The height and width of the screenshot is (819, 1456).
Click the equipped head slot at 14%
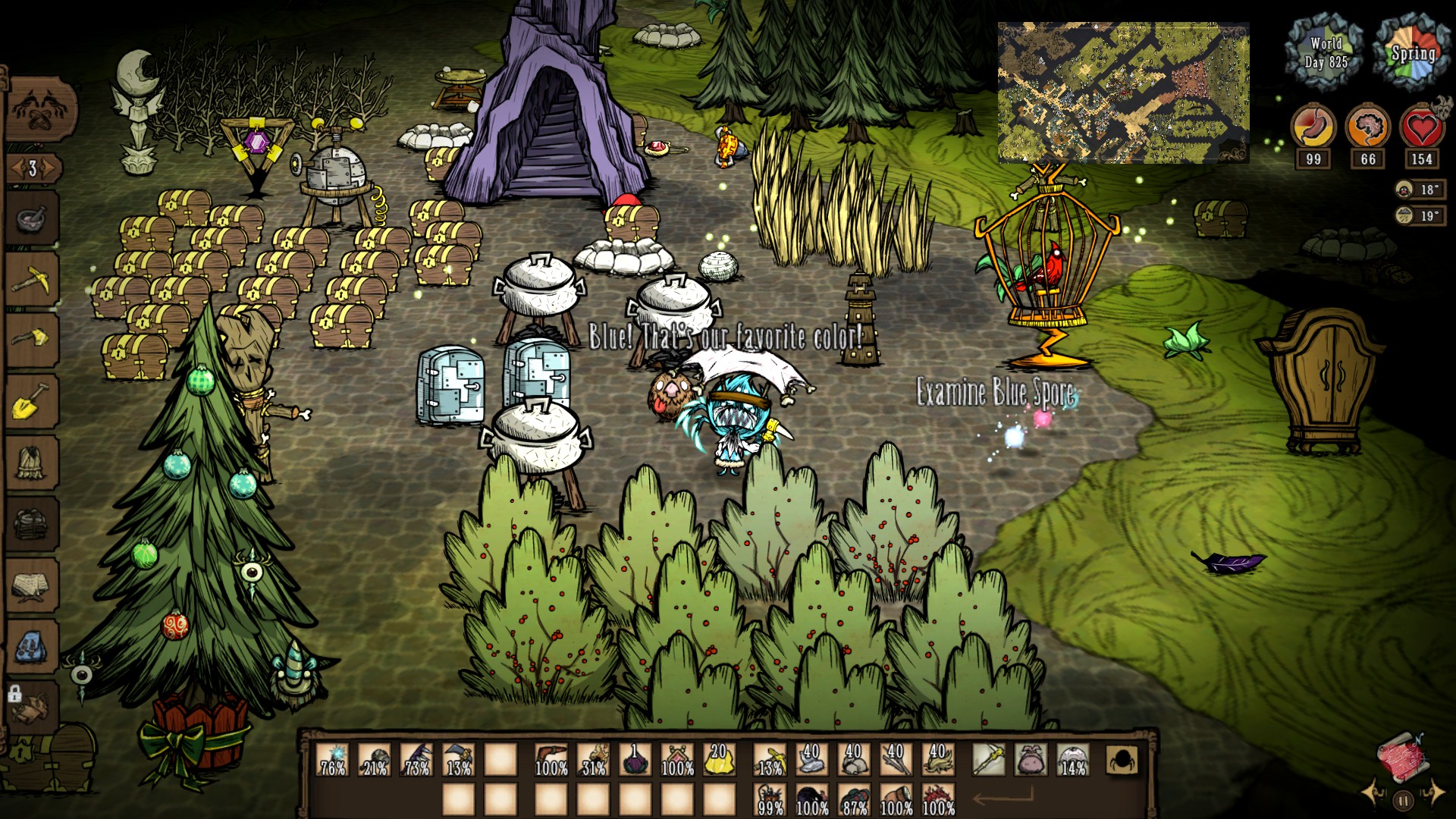click(x=1072, y=759)
